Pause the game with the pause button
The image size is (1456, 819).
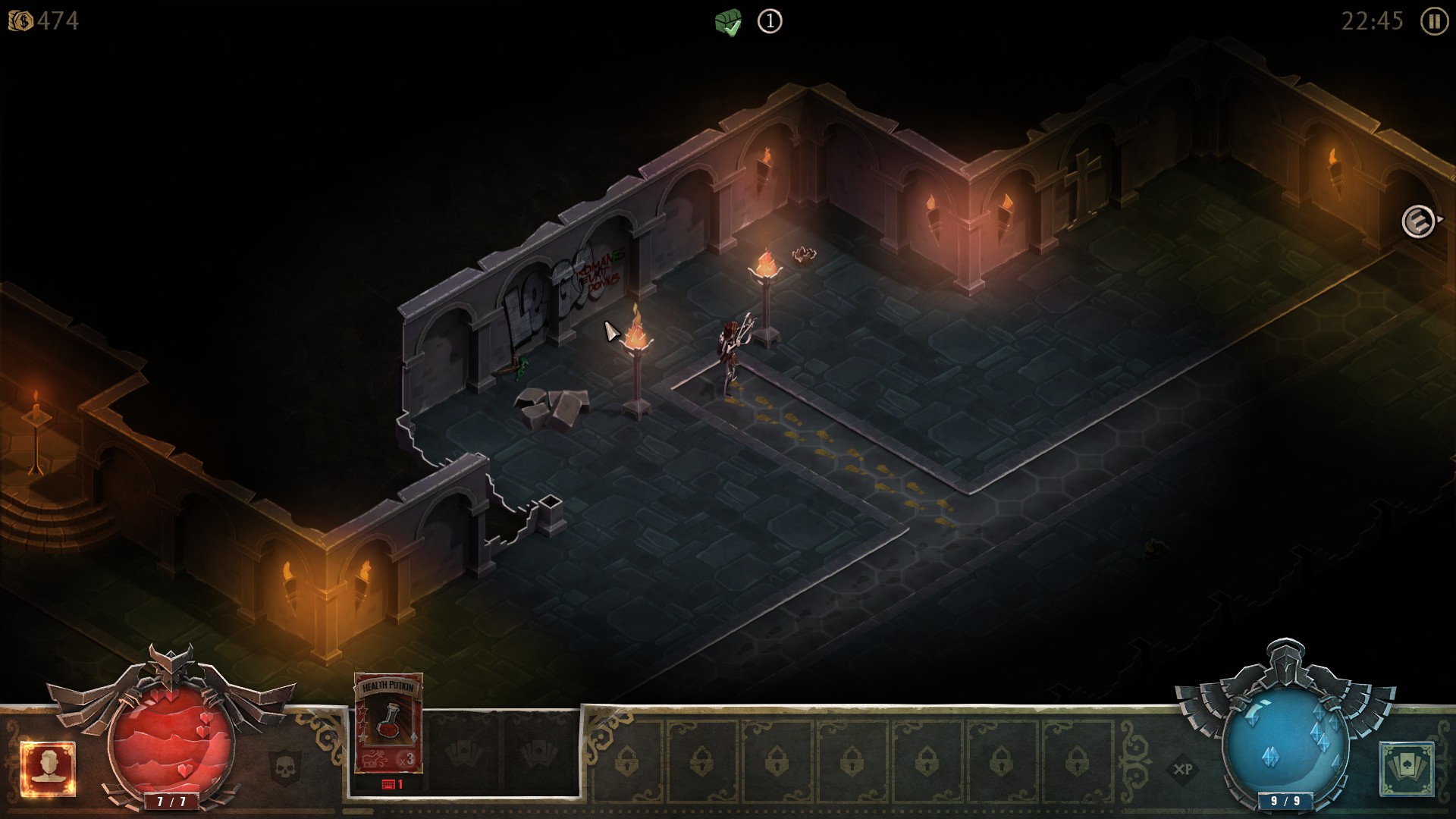click(1433, 21)
